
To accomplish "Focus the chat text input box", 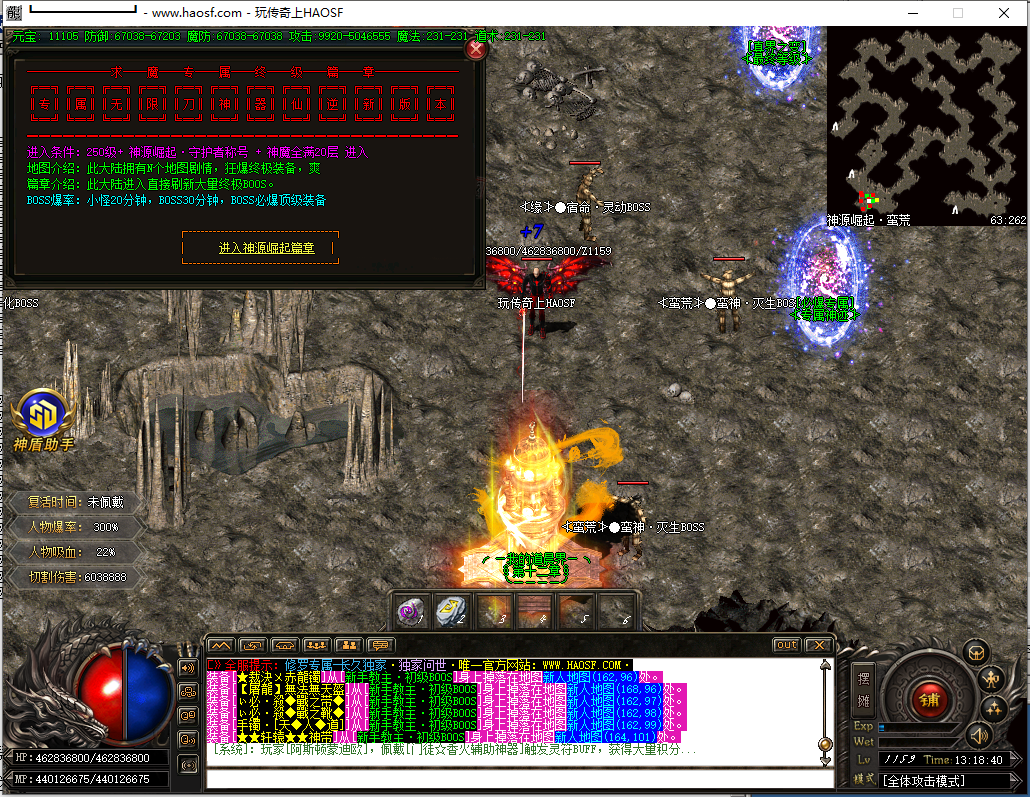I will (518, 778).
